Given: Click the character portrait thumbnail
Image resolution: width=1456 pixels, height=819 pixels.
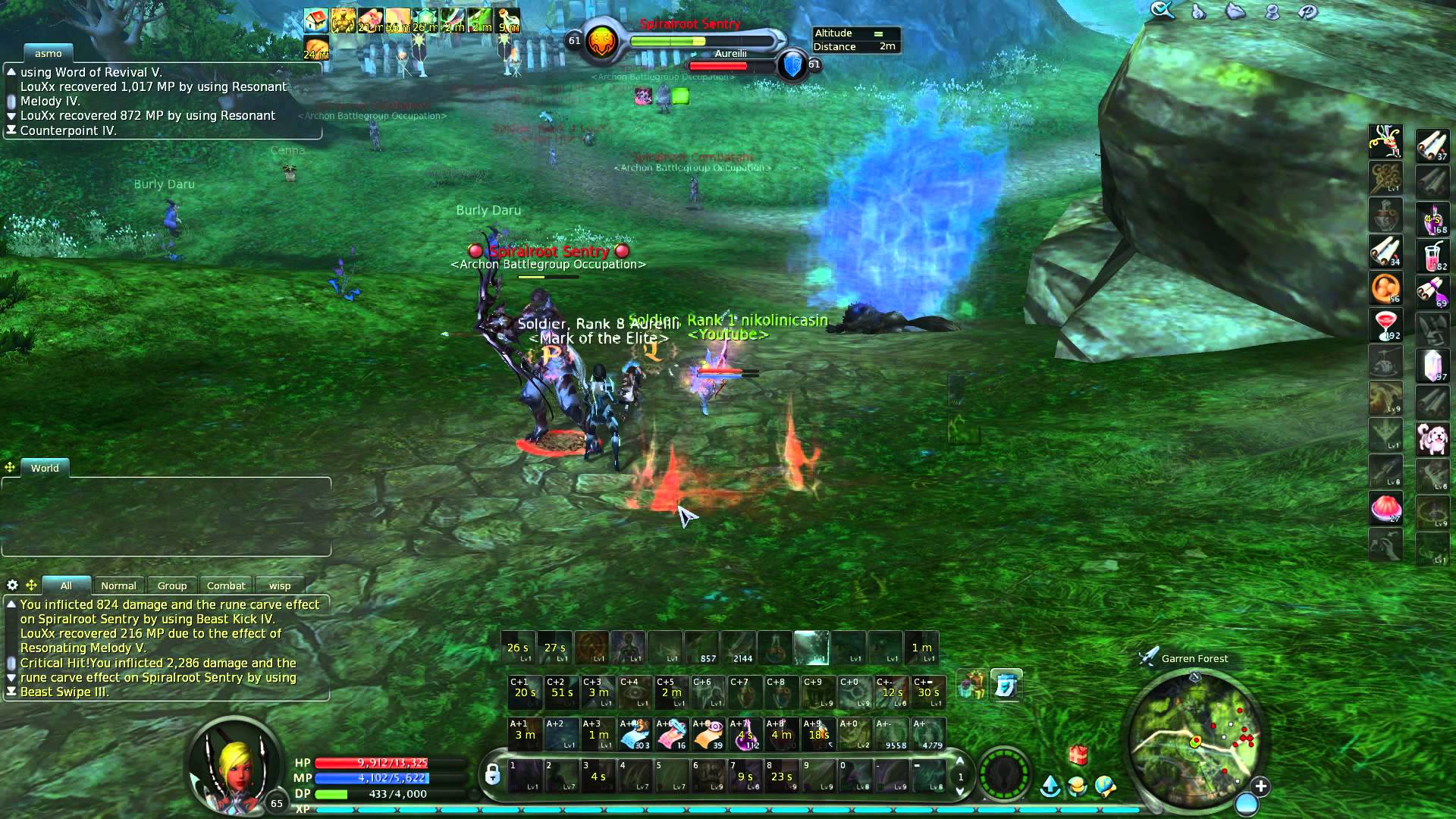Looking at the screenshot, I should 234,767.
